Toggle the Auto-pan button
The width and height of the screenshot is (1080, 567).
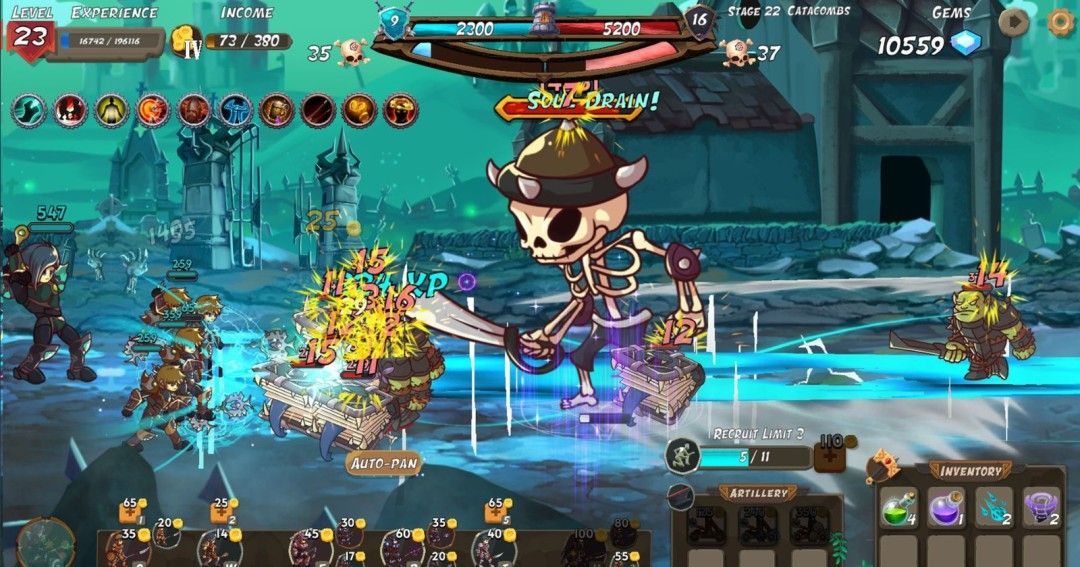tap(384, 463)
